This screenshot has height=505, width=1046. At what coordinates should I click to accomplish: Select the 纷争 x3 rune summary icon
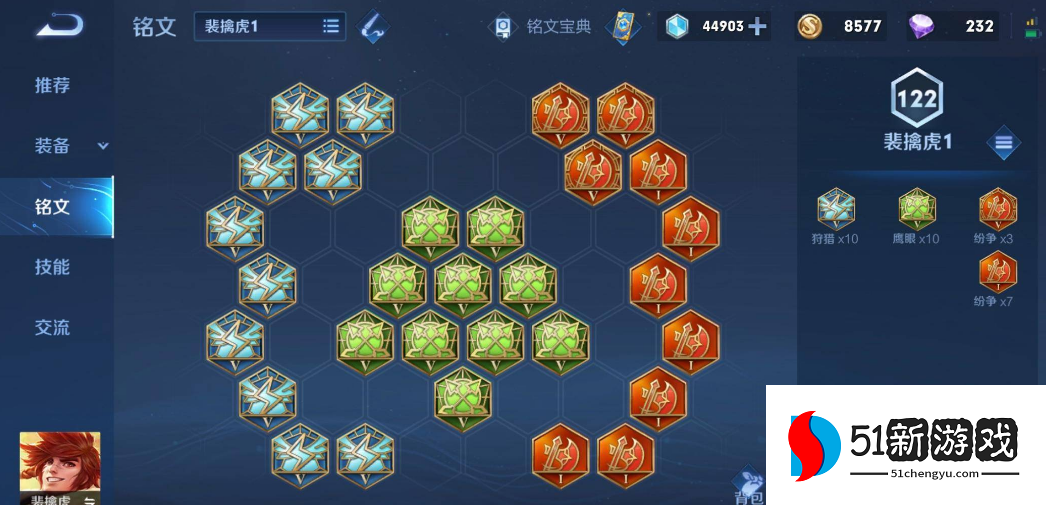(x=997, y=210)
